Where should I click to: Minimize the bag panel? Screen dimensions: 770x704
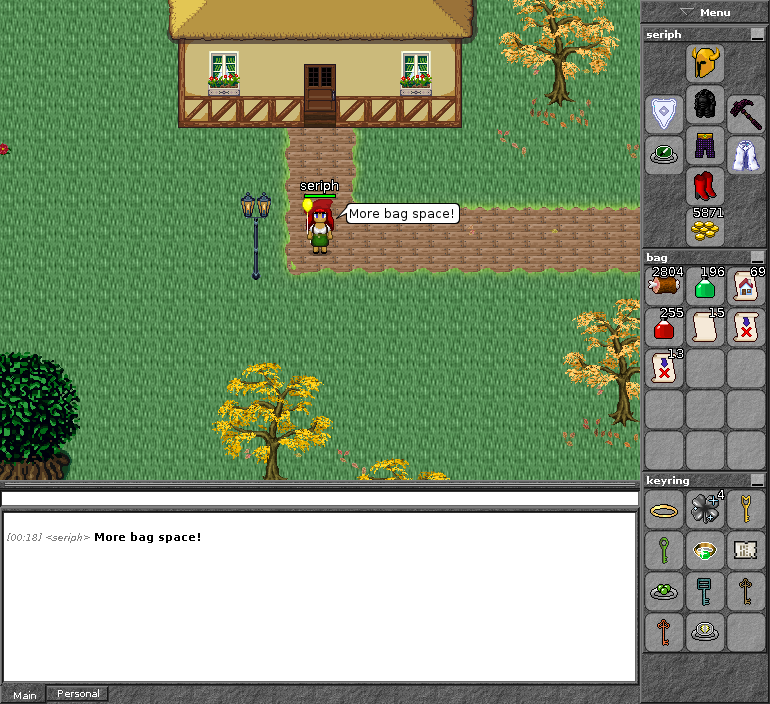757,258
